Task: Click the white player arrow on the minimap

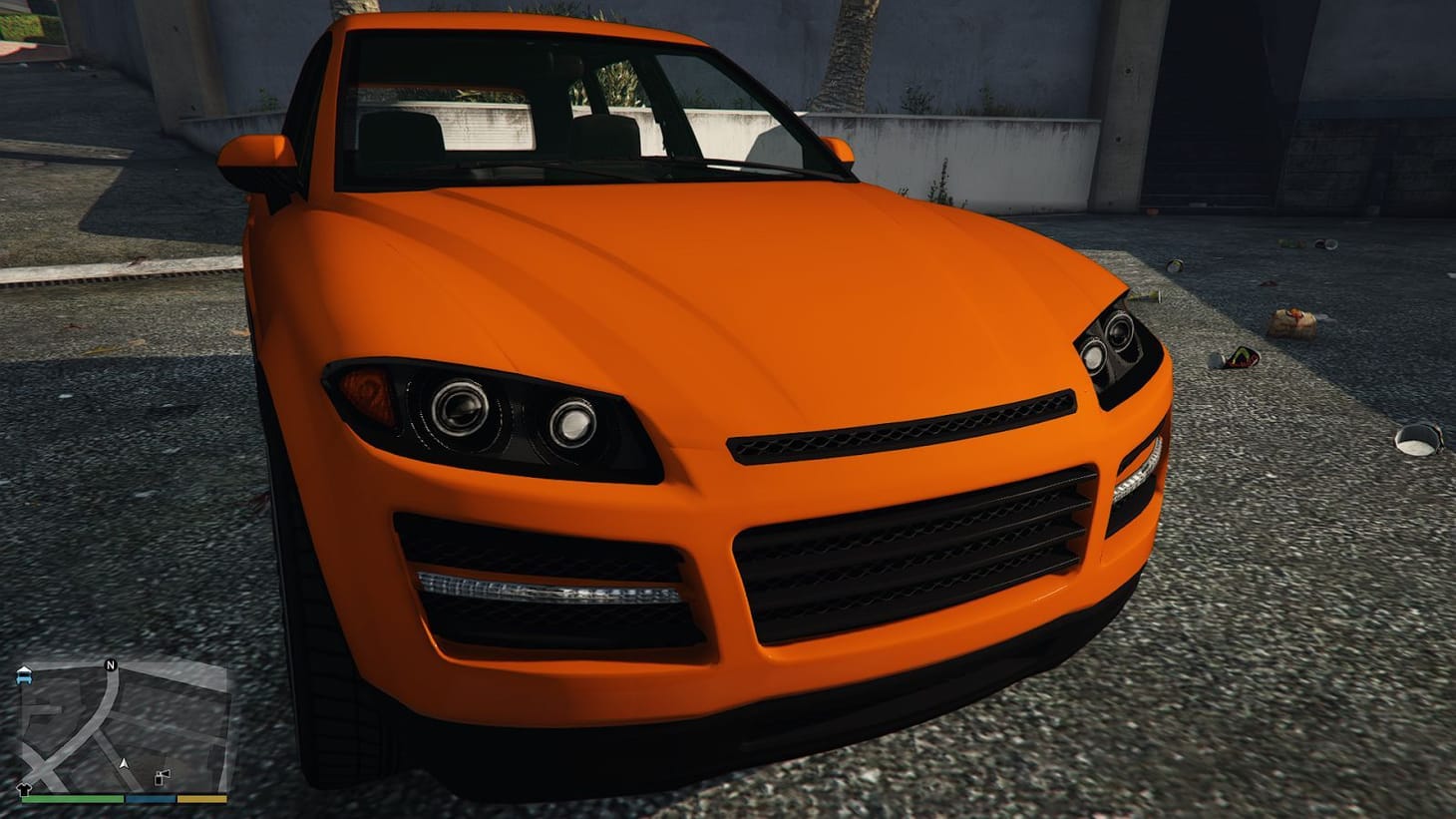Action: pyautogui.click(x=124, y=764)
